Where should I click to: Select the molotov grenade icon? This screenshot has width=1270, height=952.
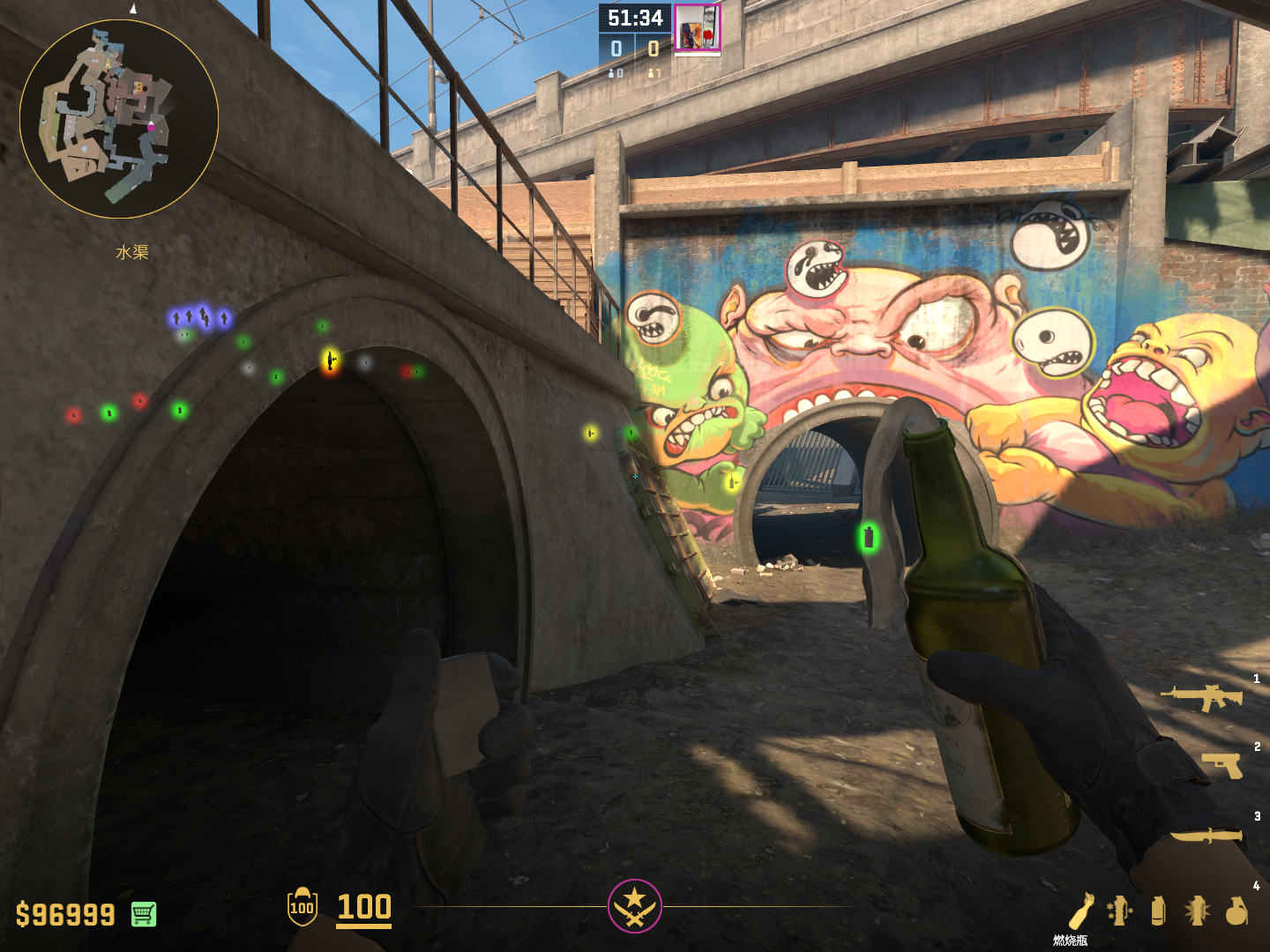click(x=1082, y=910)
